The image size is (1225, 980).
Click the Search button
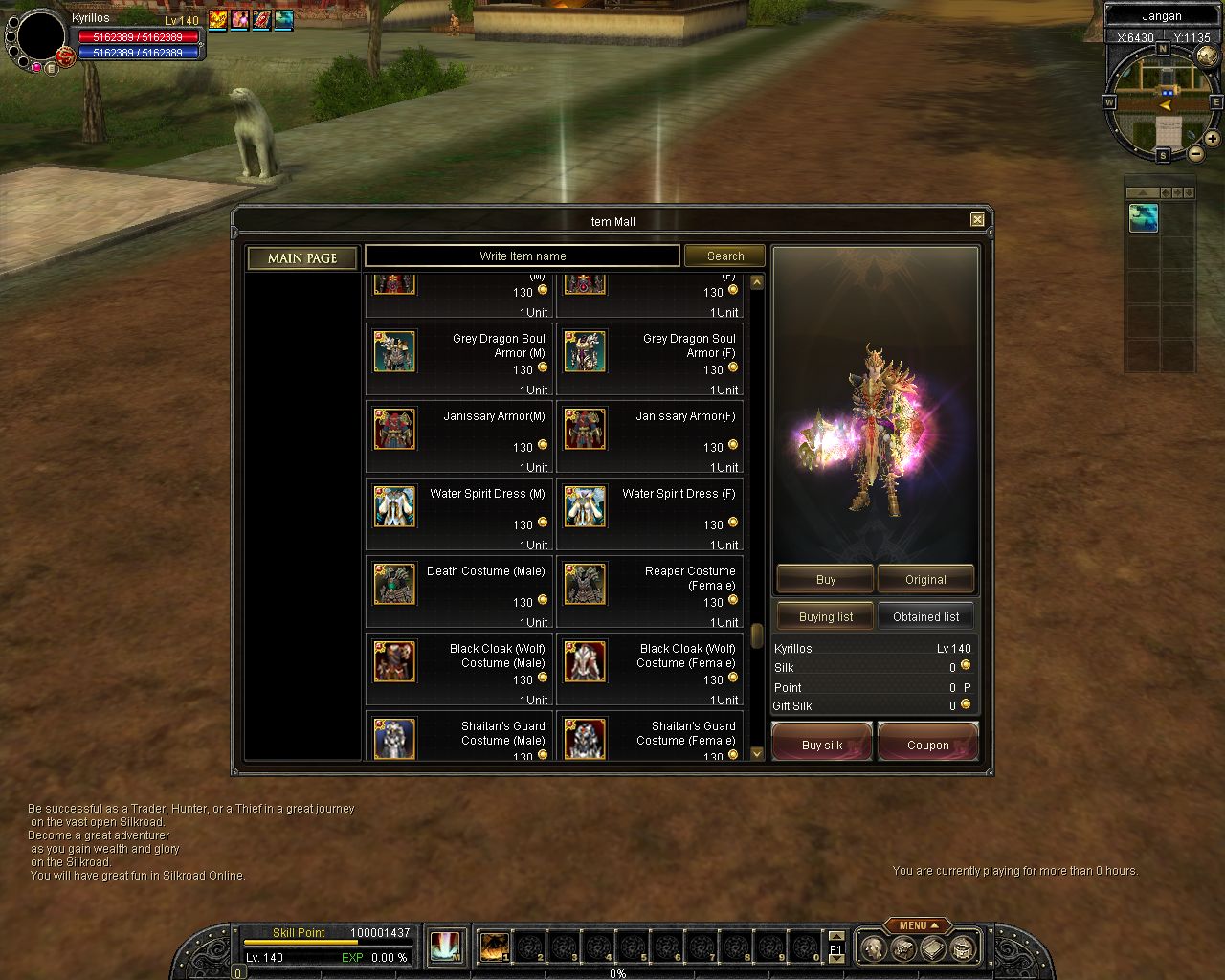click(724, 256)
